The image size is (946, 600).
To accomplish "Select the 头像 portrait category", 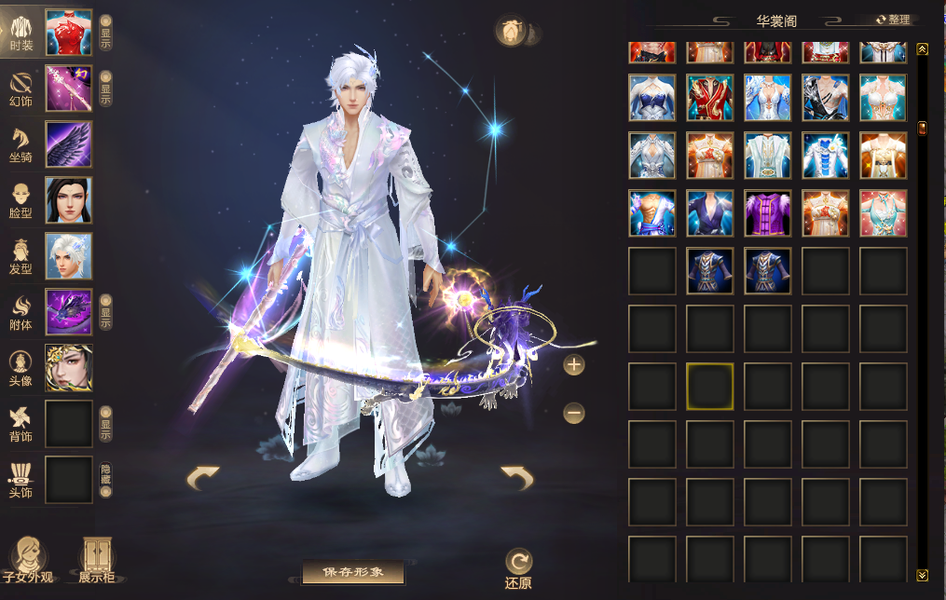I will [21, 368].
